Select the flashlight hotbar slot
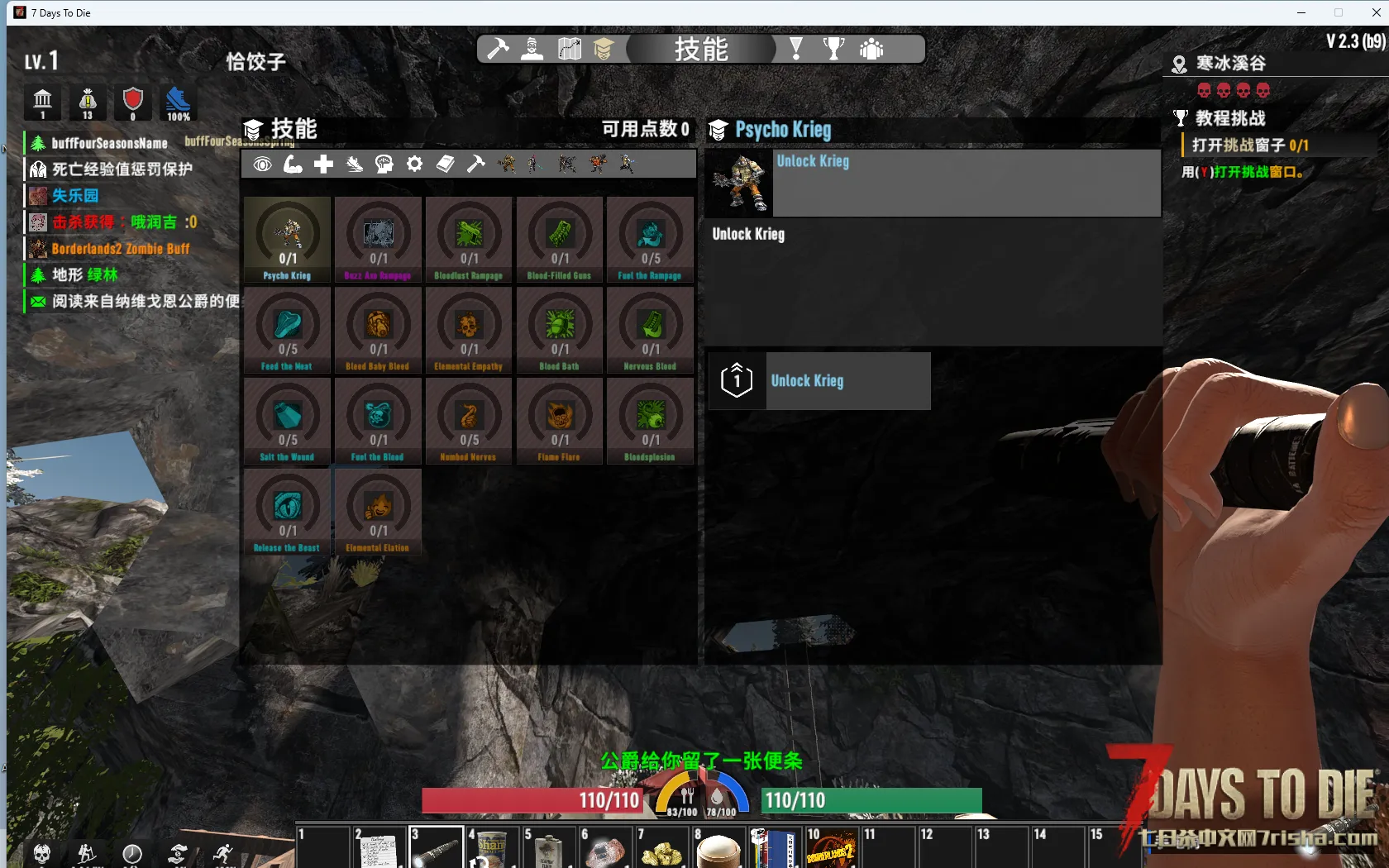The width and height of the screenshot is (1389, 868). click(x=436, y=847)
